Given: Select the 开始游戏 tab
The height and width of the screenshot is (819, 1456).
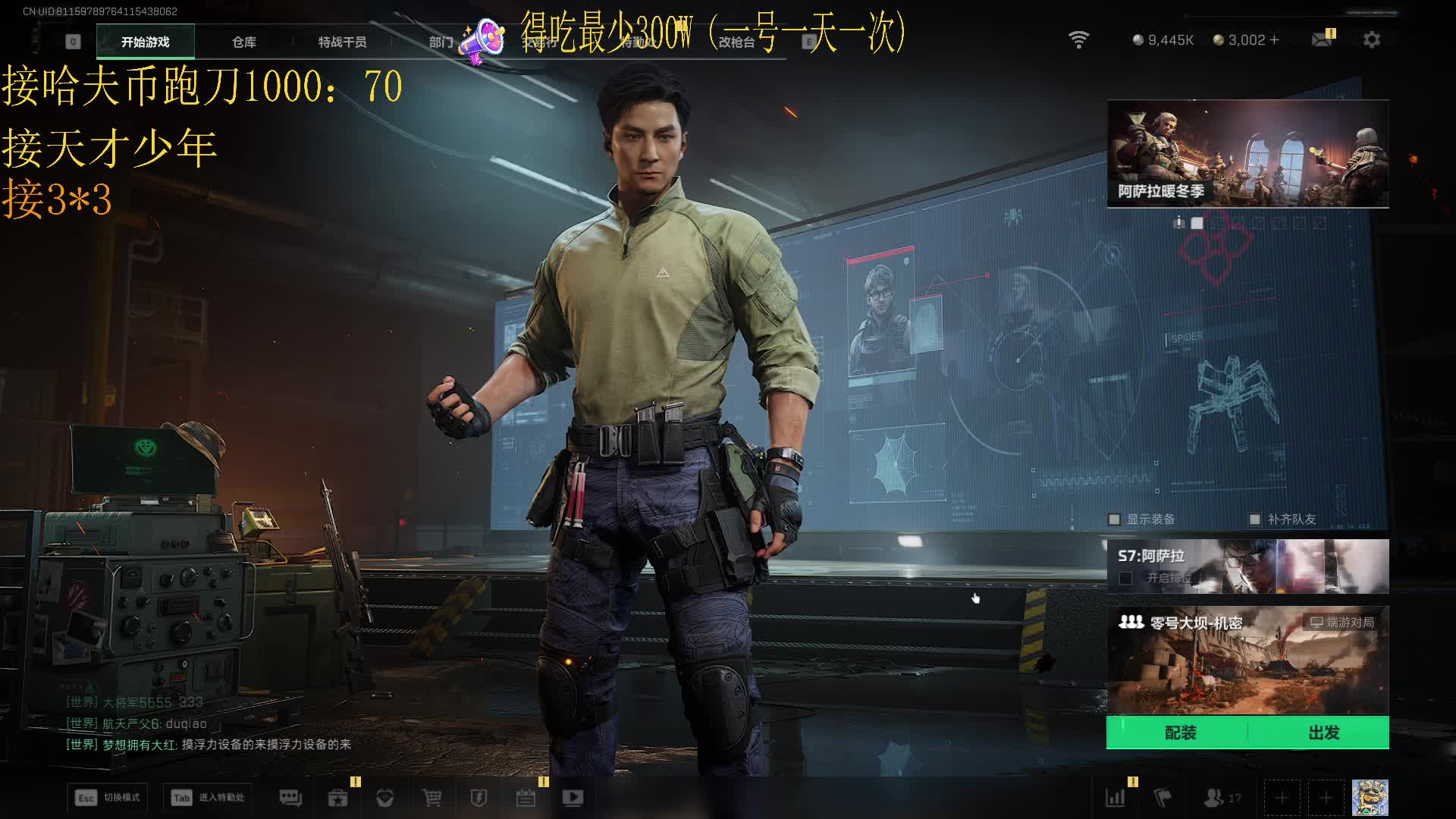Looking at the screenshot, I should (x=145, y=42).
